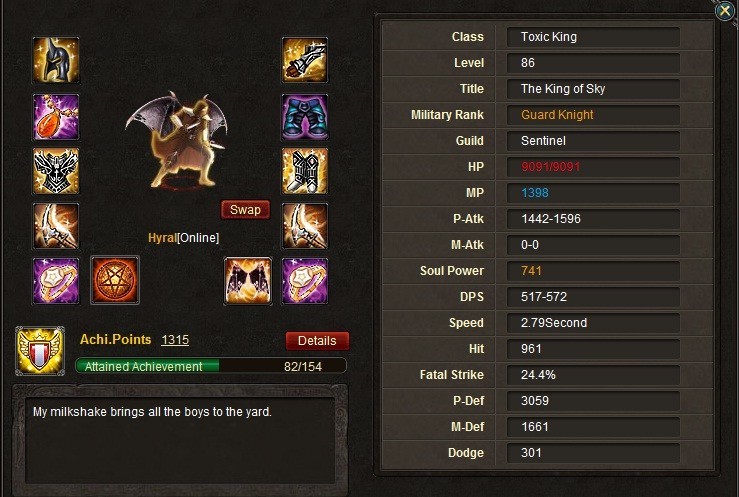Open achievement Details
Image resolution: width=739 pixels, height=497 pixels.
(317, 341)
